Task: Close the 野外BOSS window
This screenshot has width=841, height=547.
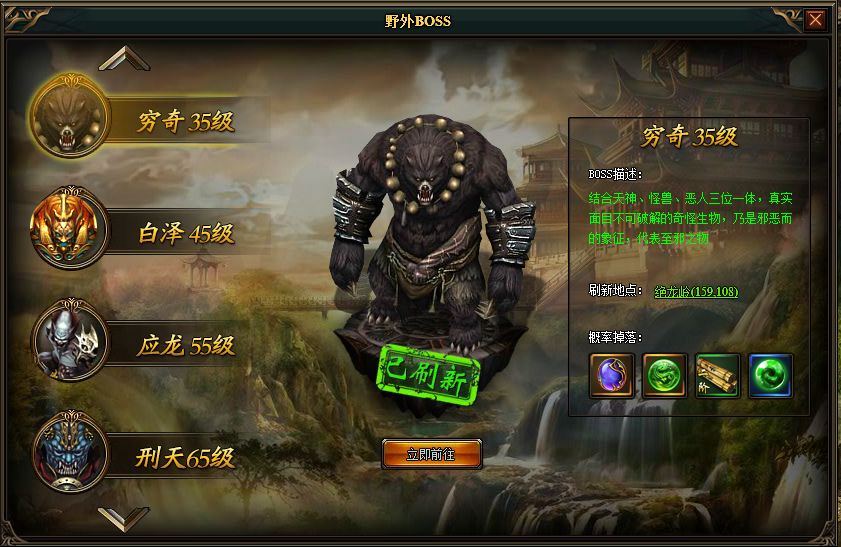Action: pos(816,20)
